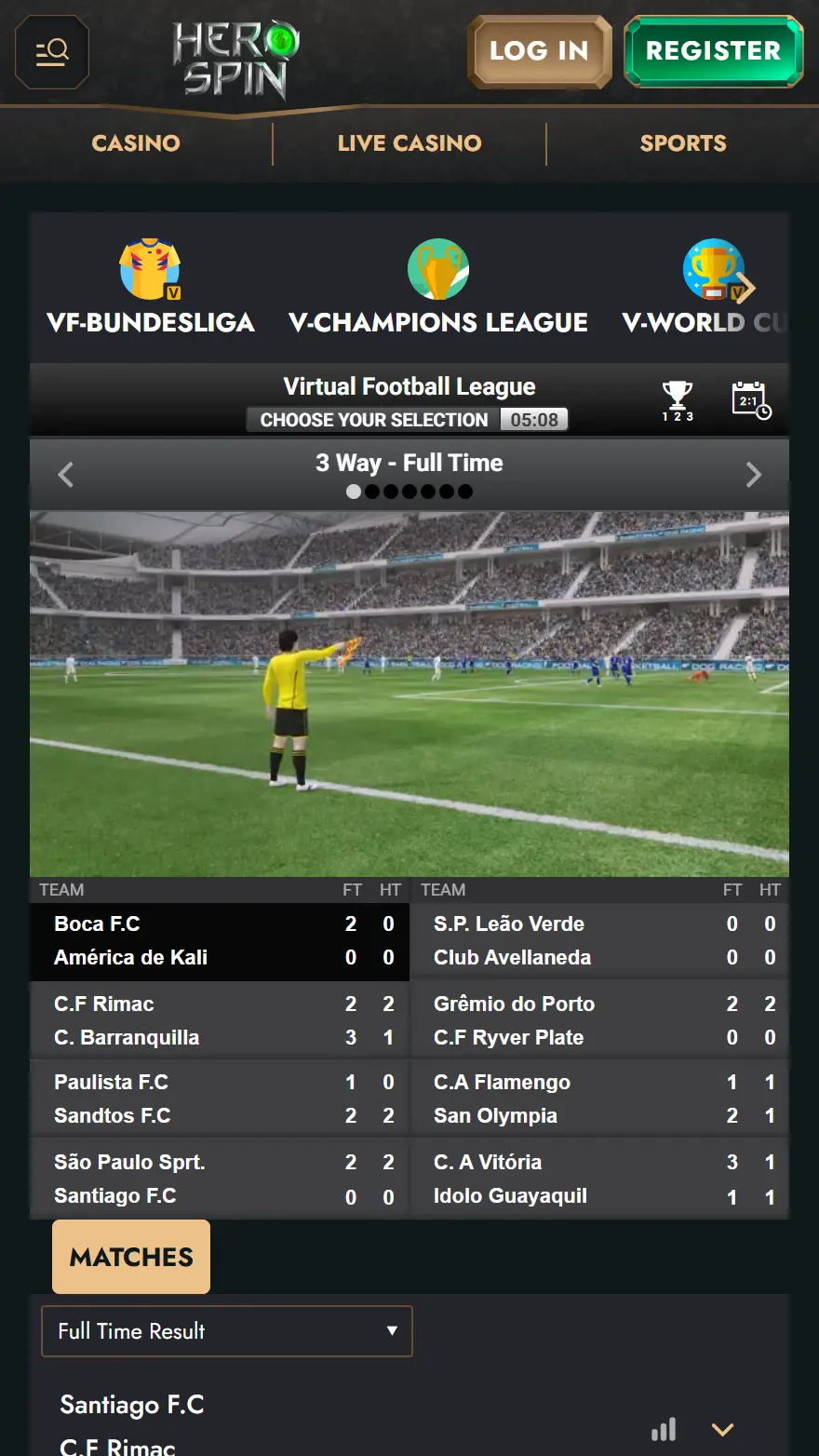The height and width of the screenshot is (1456, 819).
Task: Click the LOG IN button
Action: point(539,51)
